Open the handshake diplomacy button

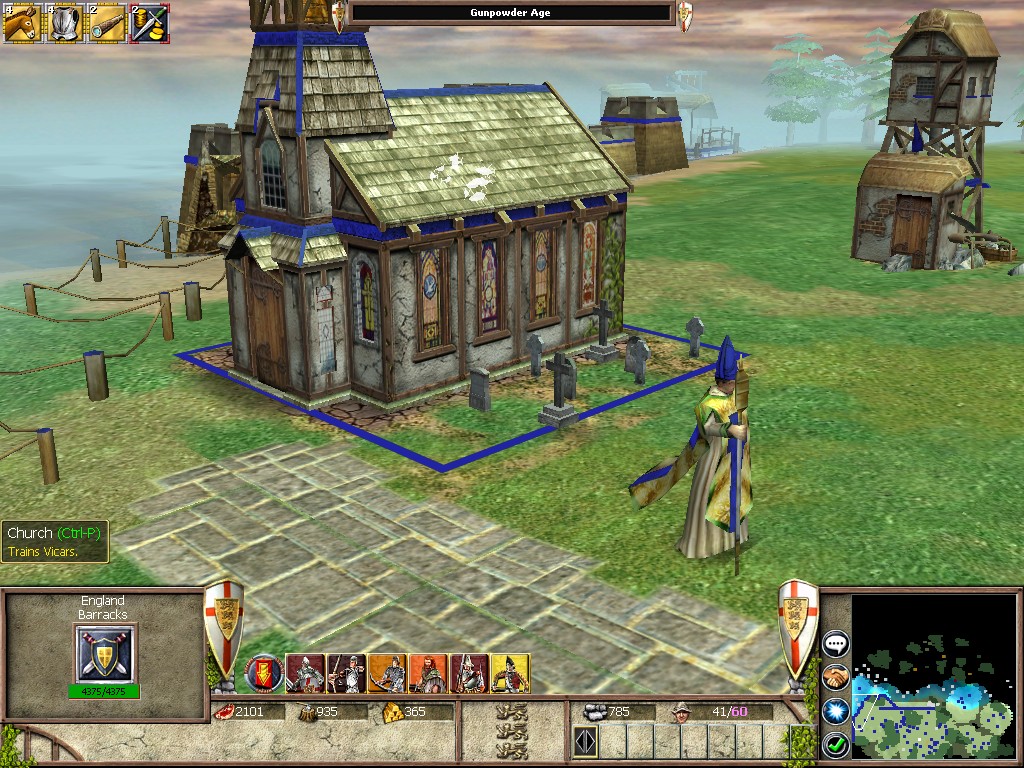click(835, 678)
